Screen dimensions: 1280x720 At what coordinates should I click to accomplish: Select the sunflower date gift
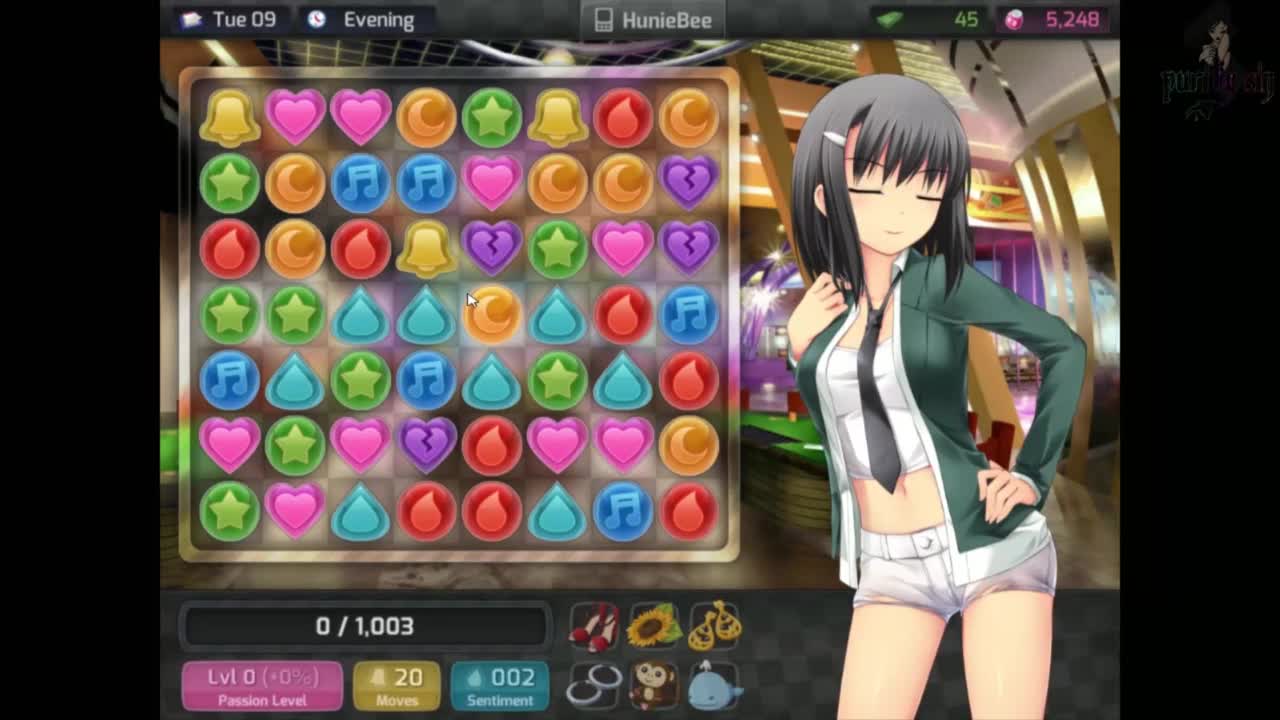pyautogui.click(x=654, y=625)
